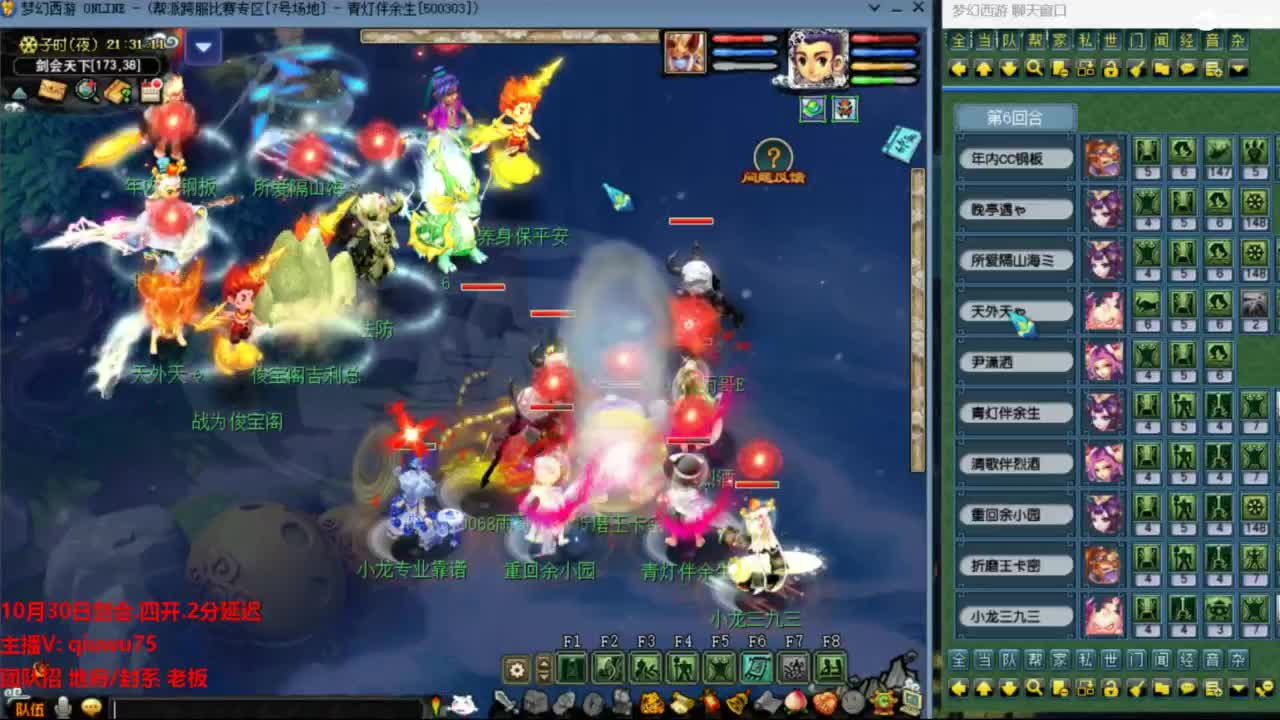Click the 小龙三九三 player name button
The height and width of the screenshot is (720, 1280).
[1016, 616]
